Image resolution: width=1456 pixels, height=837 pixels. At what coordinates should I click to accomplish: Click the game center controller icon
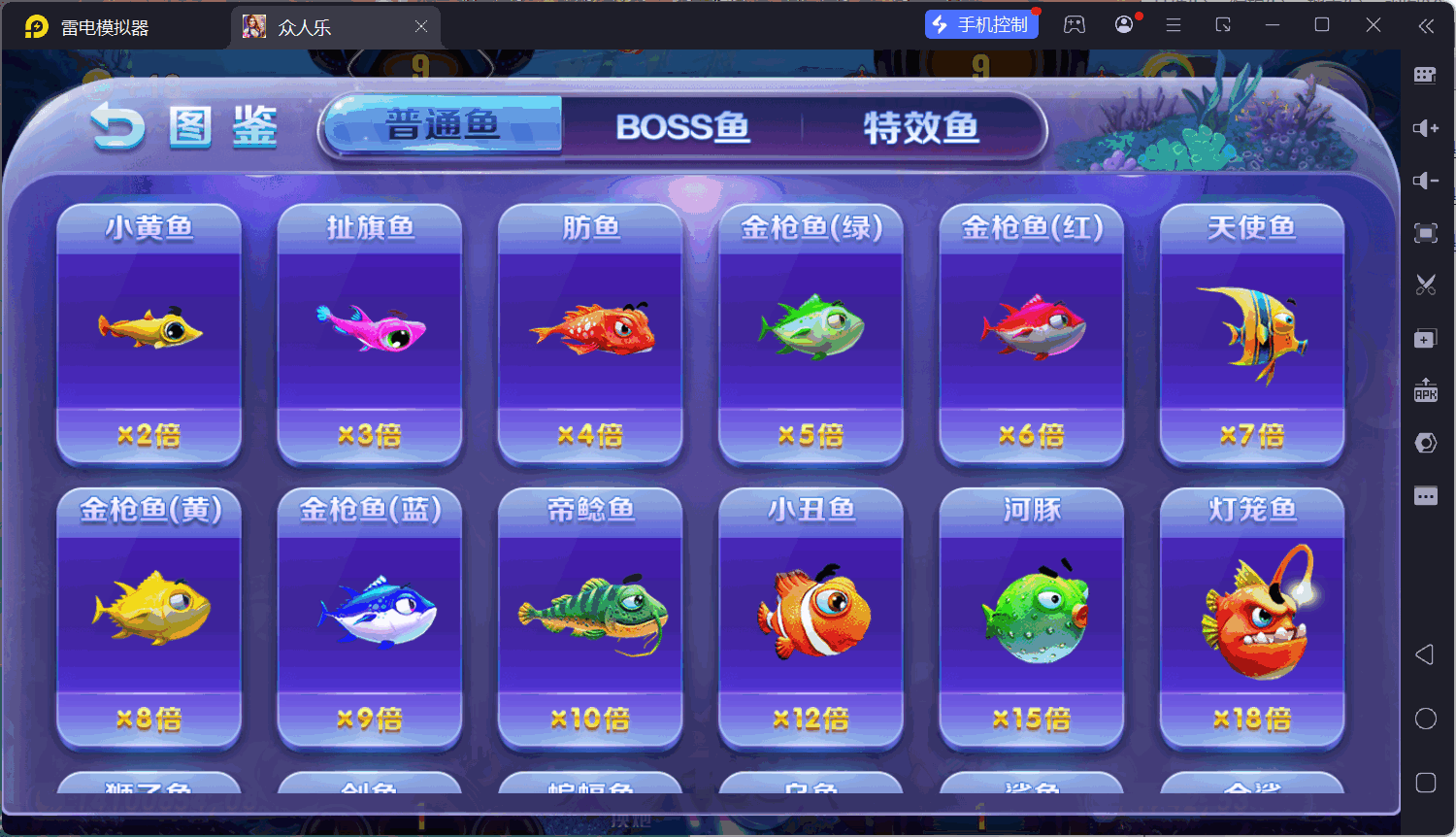1074,25
